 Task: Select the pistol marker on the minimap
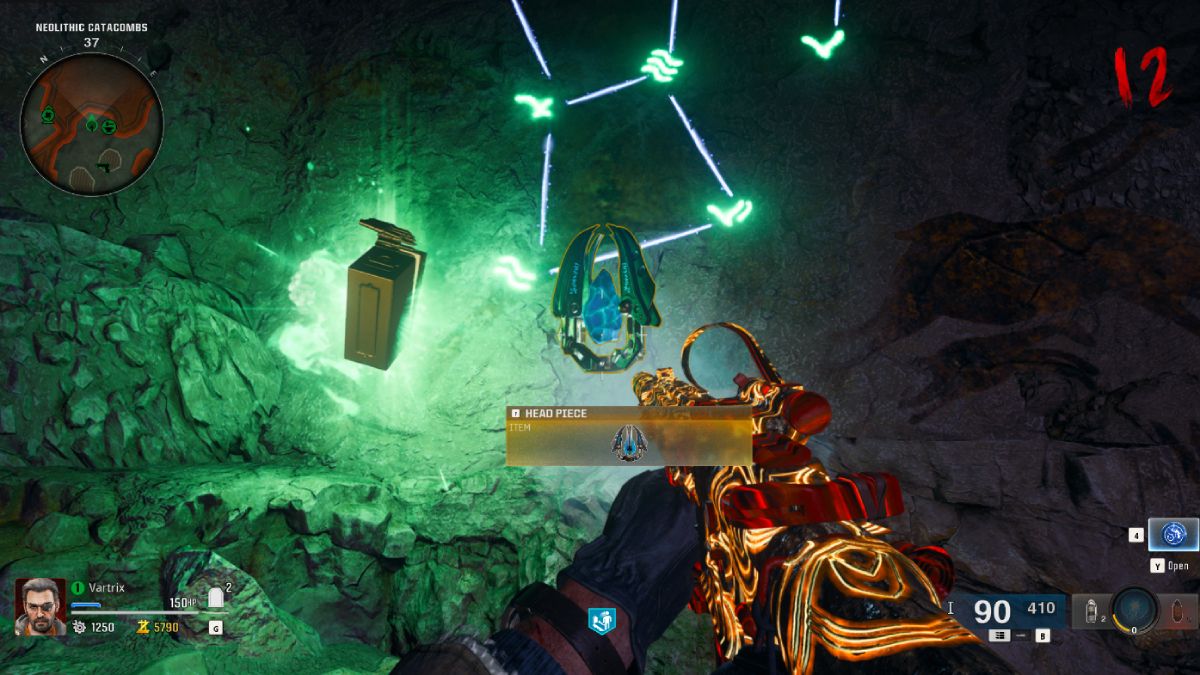[104, 165]
